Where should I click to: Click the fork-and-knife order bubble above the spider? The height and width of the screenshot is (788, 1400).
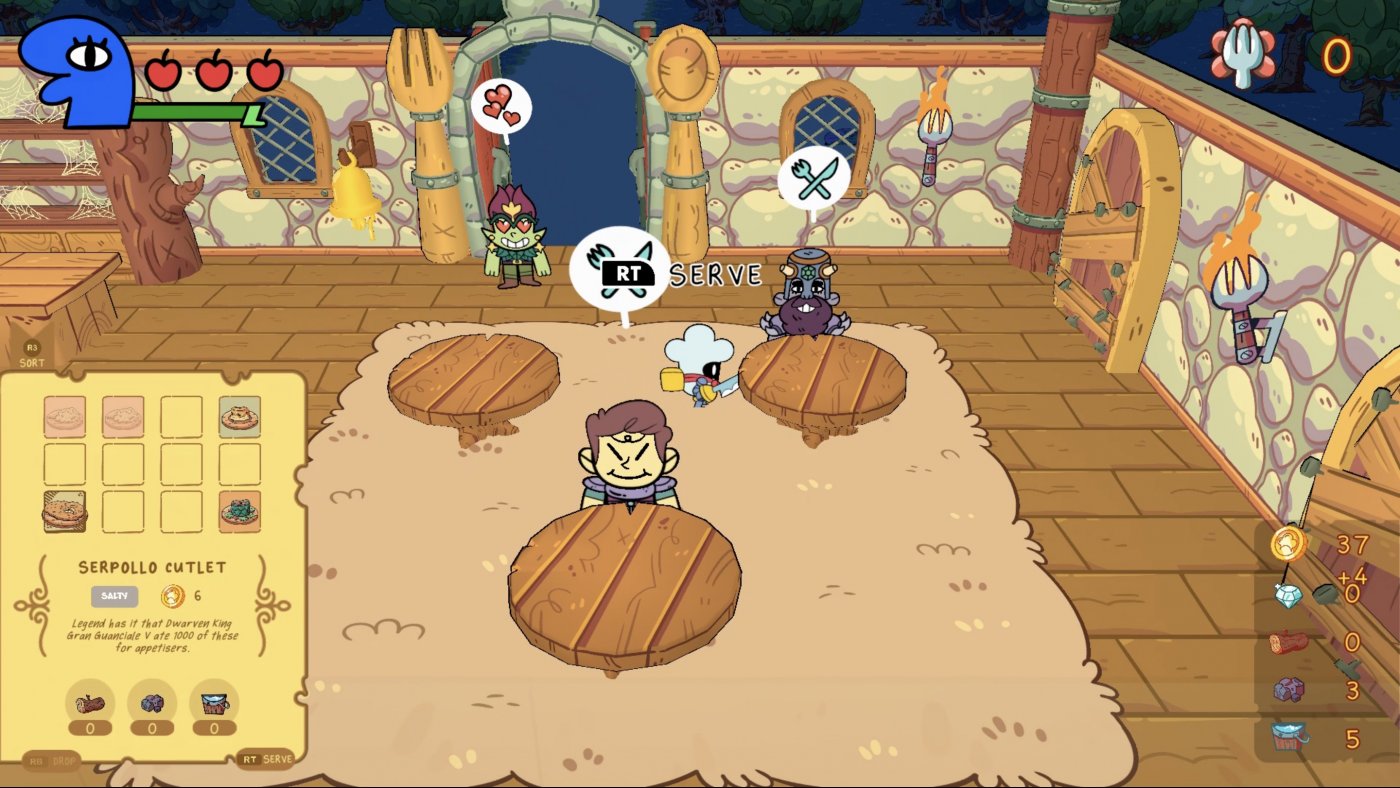tap(816, 175)
